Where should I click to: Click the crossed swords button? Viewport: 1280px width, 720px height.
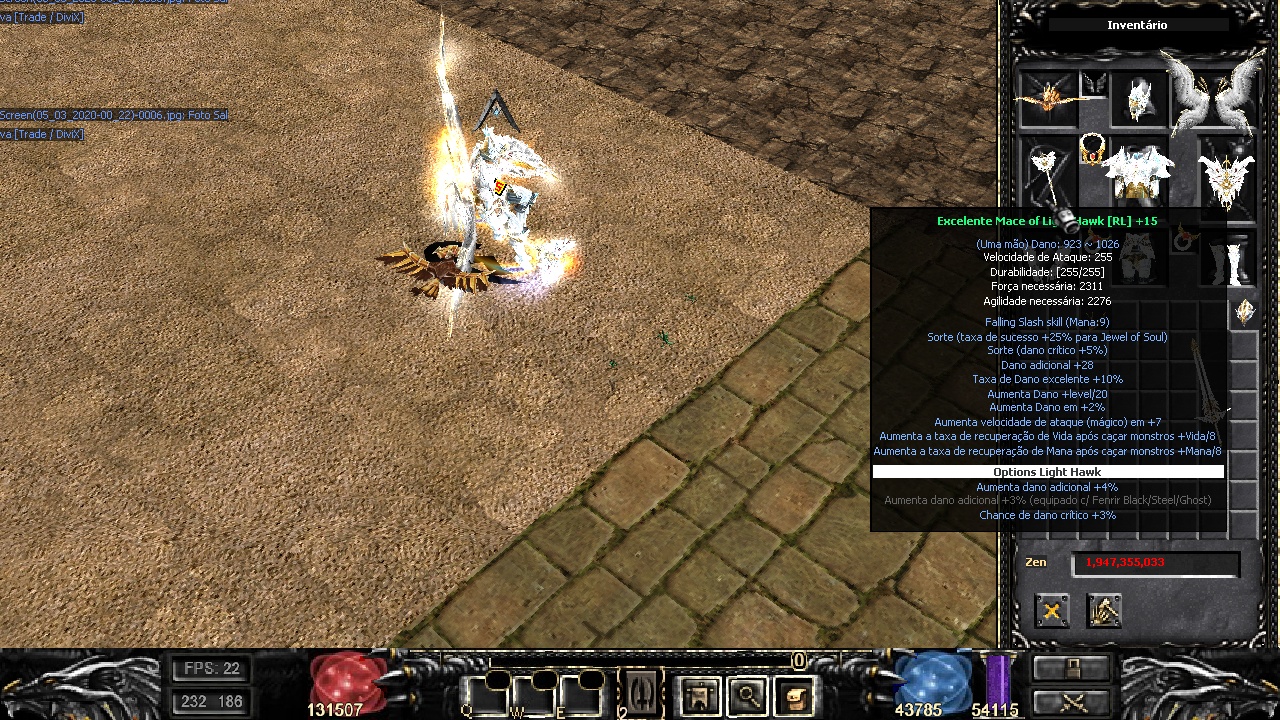[1071, 701]
